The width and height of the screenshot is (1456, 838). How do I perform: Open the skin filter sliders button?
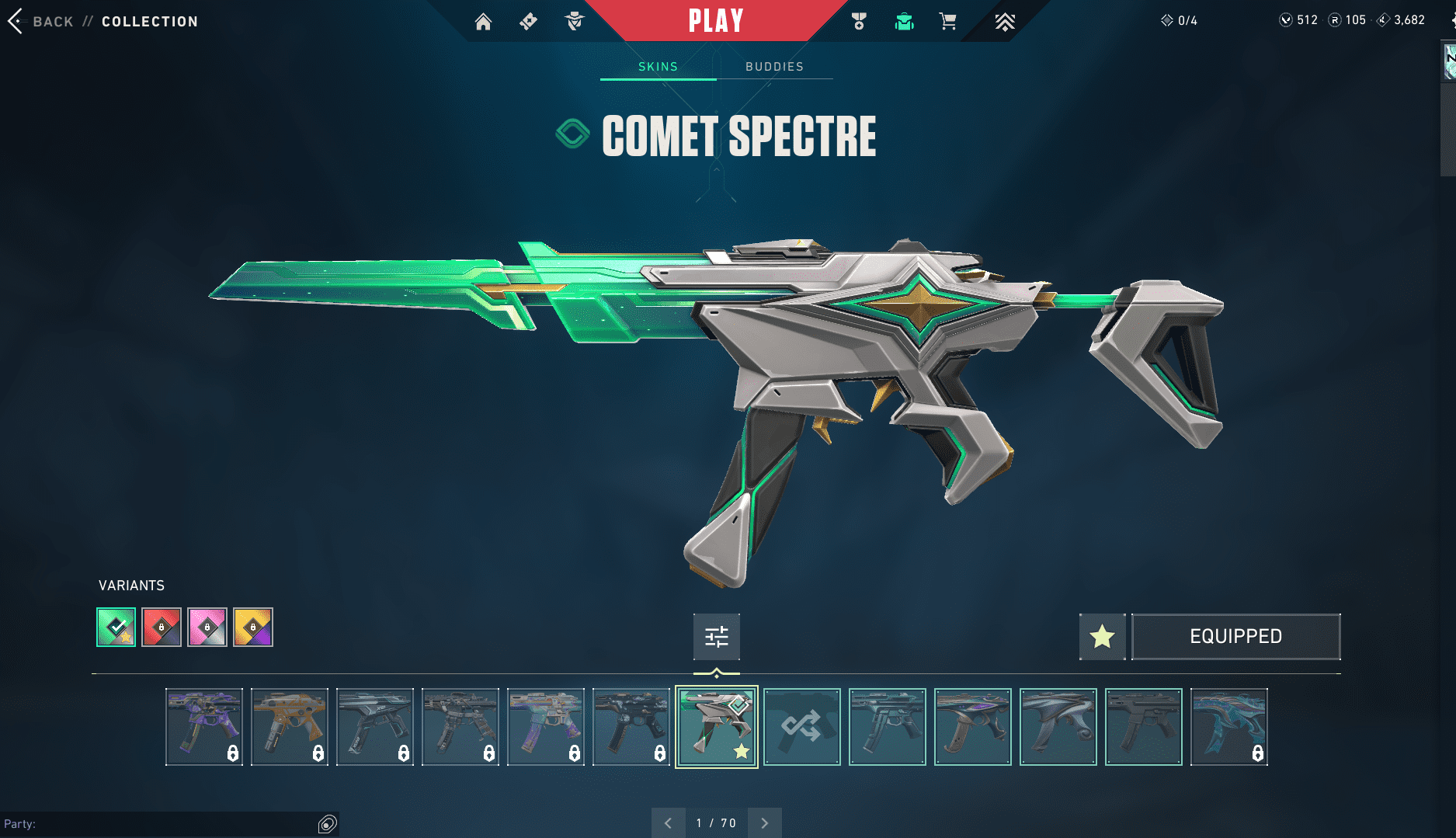click(716, 637)
